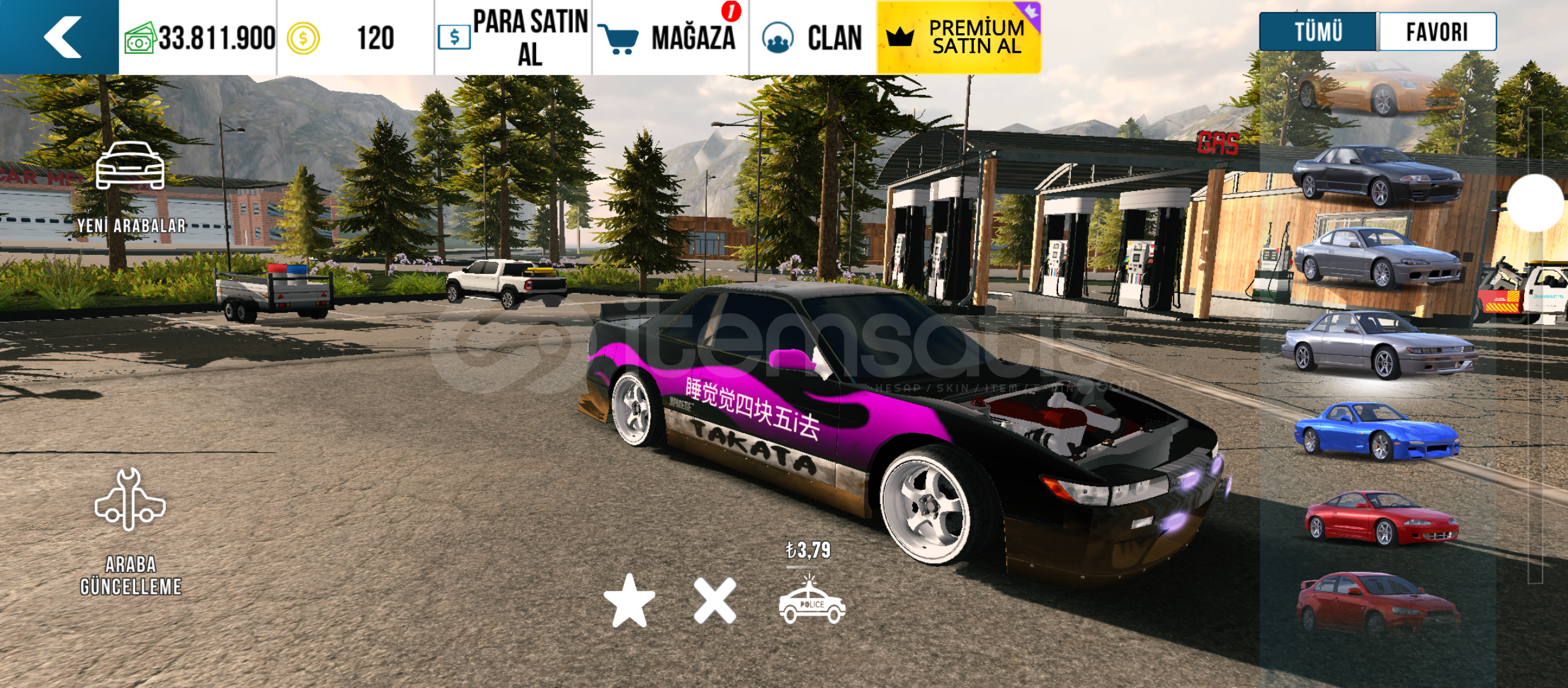Tap the gold coin balance icon
This screenshot has width=1568, height=688.
point(303,38)
